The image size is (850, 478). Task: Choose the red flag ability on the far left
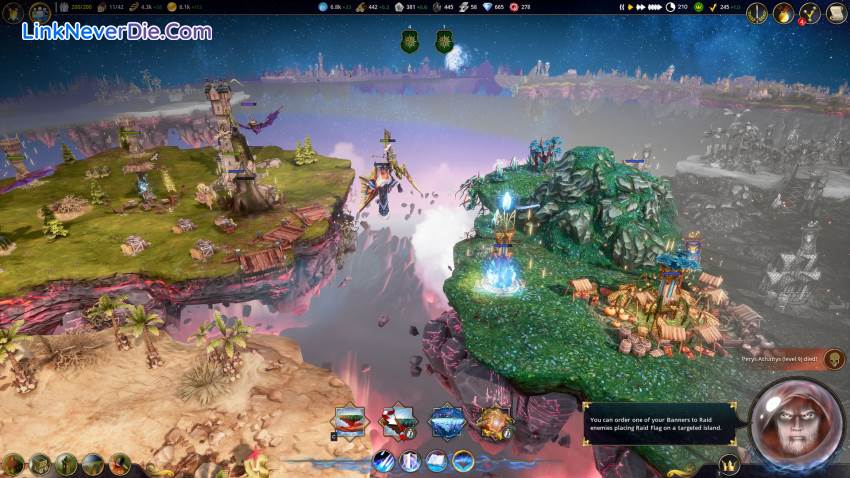(350, 422)
